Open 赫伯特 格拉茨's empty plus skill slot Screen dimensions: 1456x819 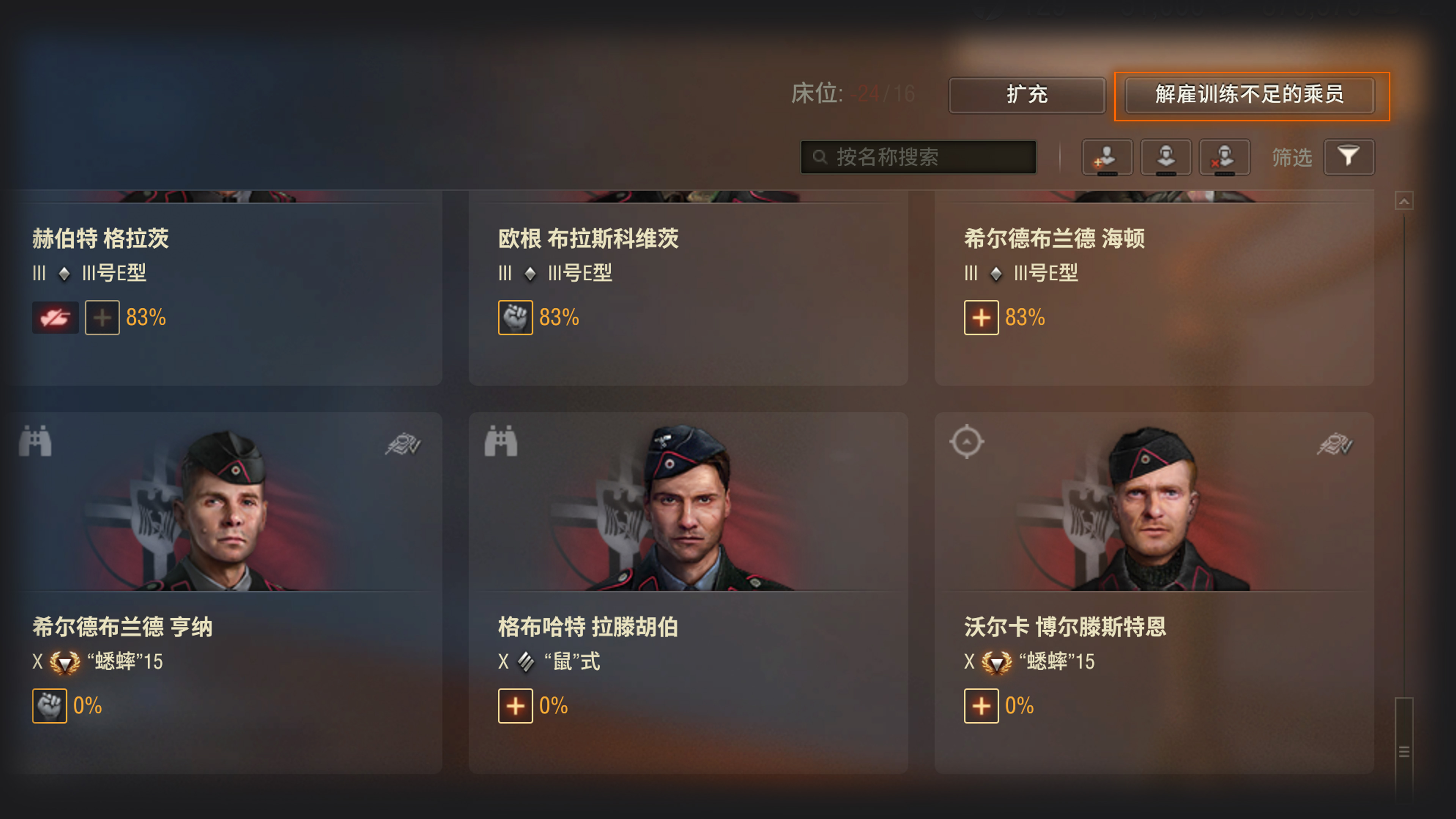(102, 318)
